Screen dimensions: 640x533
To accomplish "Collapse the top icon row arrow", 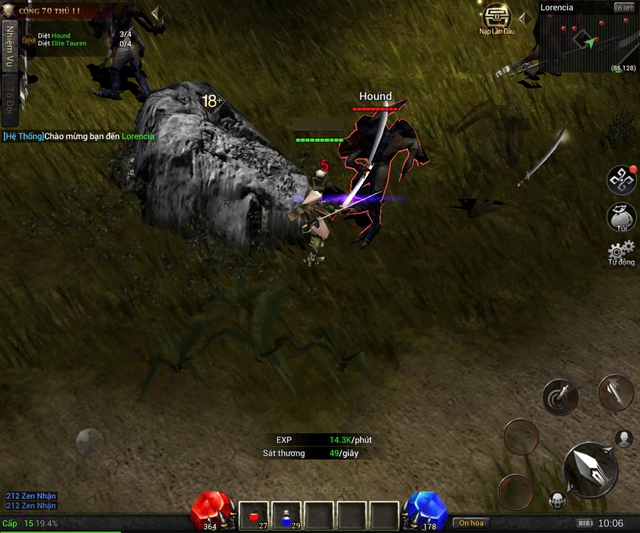I will coord(525,16).
